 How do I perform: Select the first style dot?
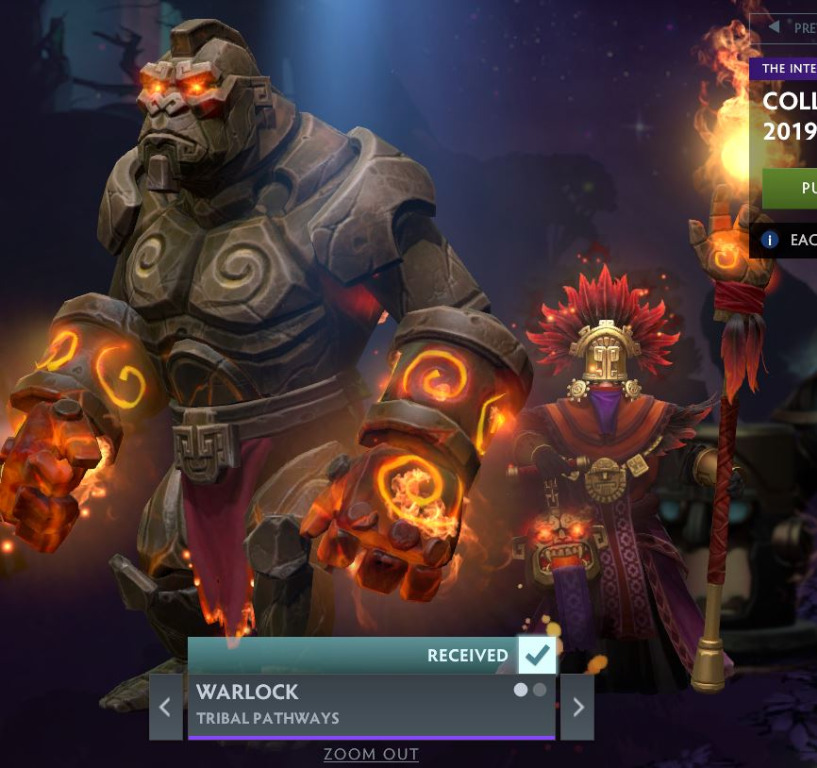(521, 690)
